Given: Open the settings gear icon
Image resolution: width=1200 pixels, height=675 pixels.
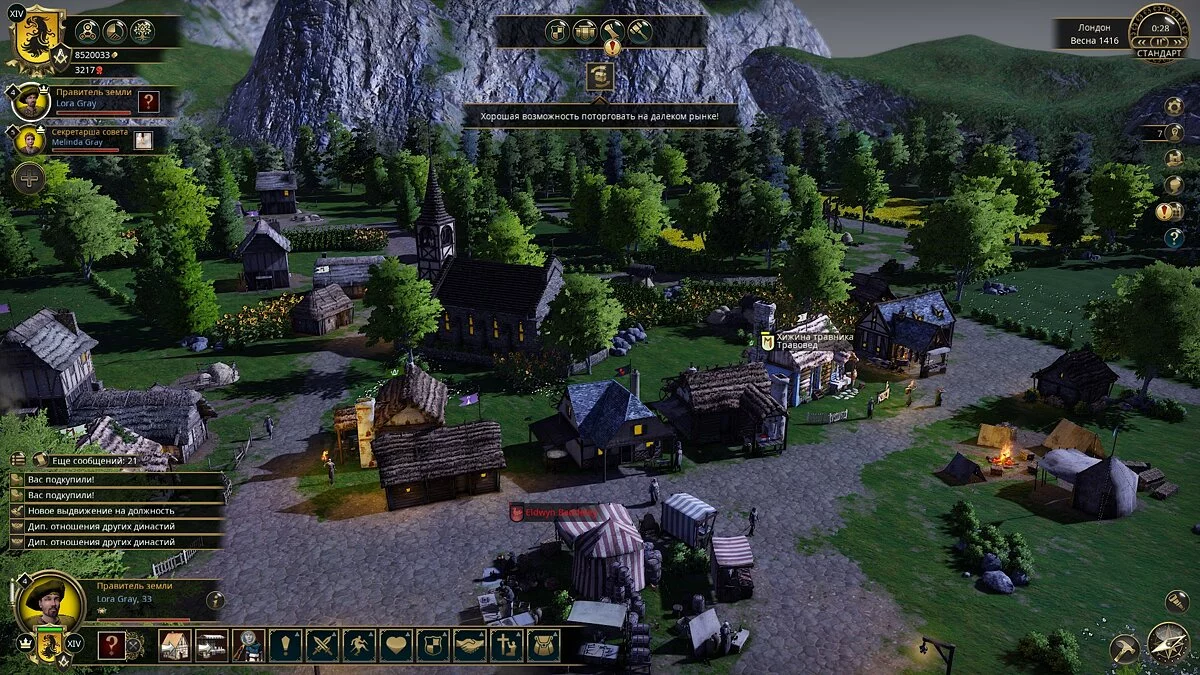Looking at the screenshot, I should point(1174,106).
